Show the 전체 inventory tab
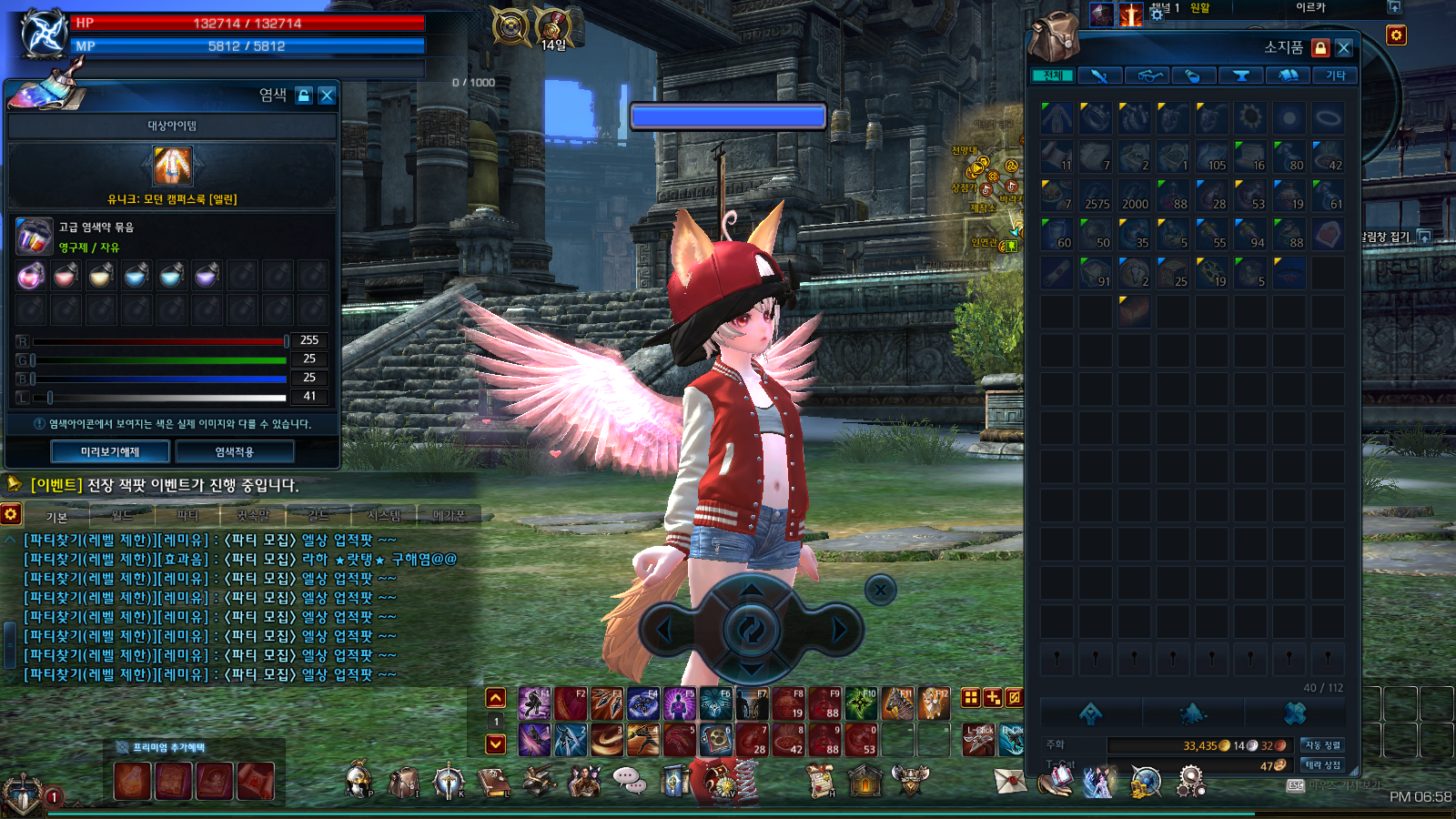Image resolution: width=1456 pixels, height=819 pixels. coord(1053,76)
